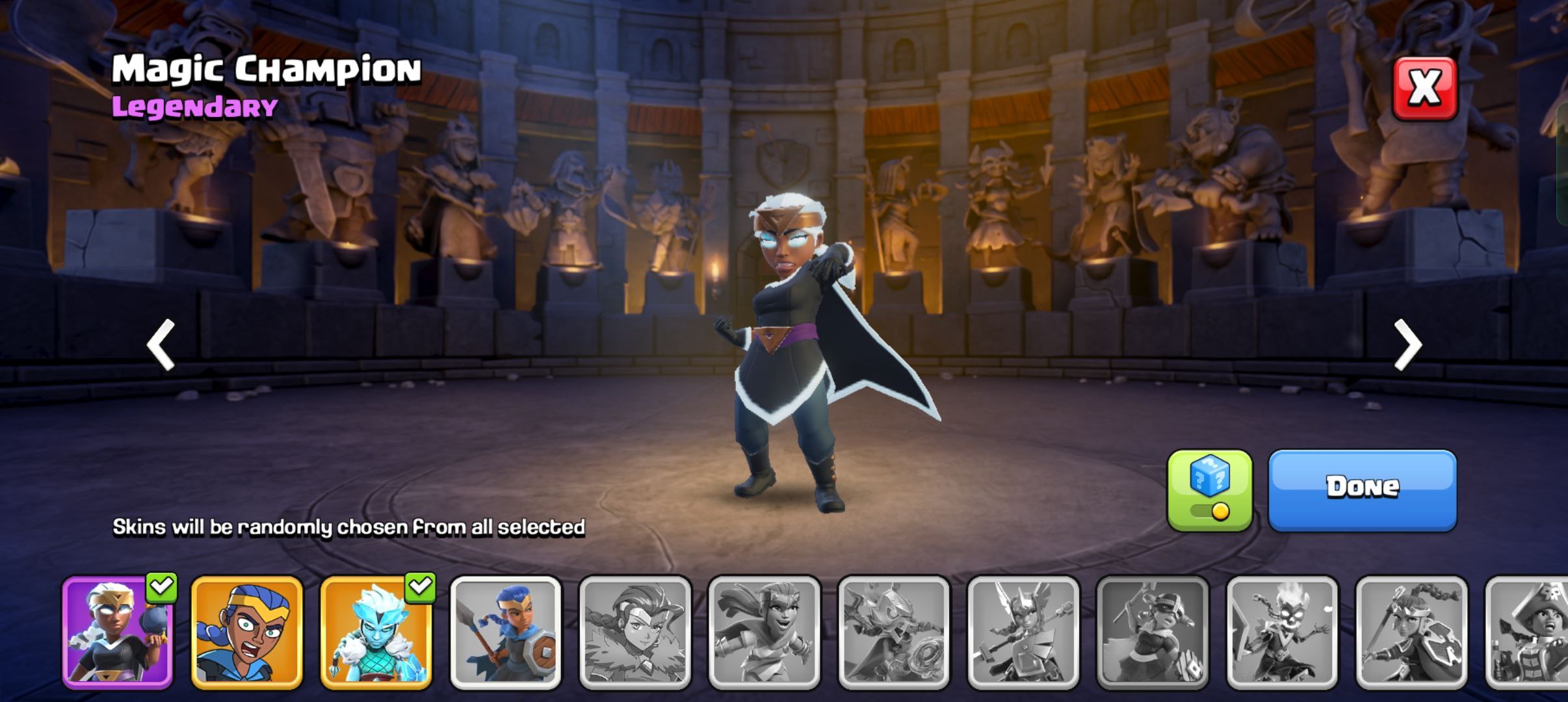Pick the default champion with spear and shield
This screenshot has height=702, width=1568.
(x=505, y=632)
